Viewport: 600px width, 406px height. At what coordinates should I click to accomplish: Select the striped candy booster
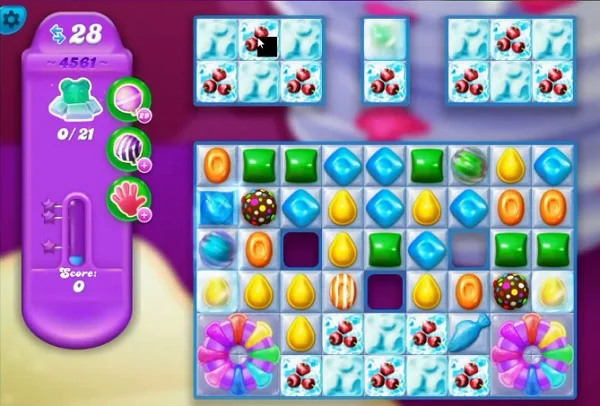(128, 146)
